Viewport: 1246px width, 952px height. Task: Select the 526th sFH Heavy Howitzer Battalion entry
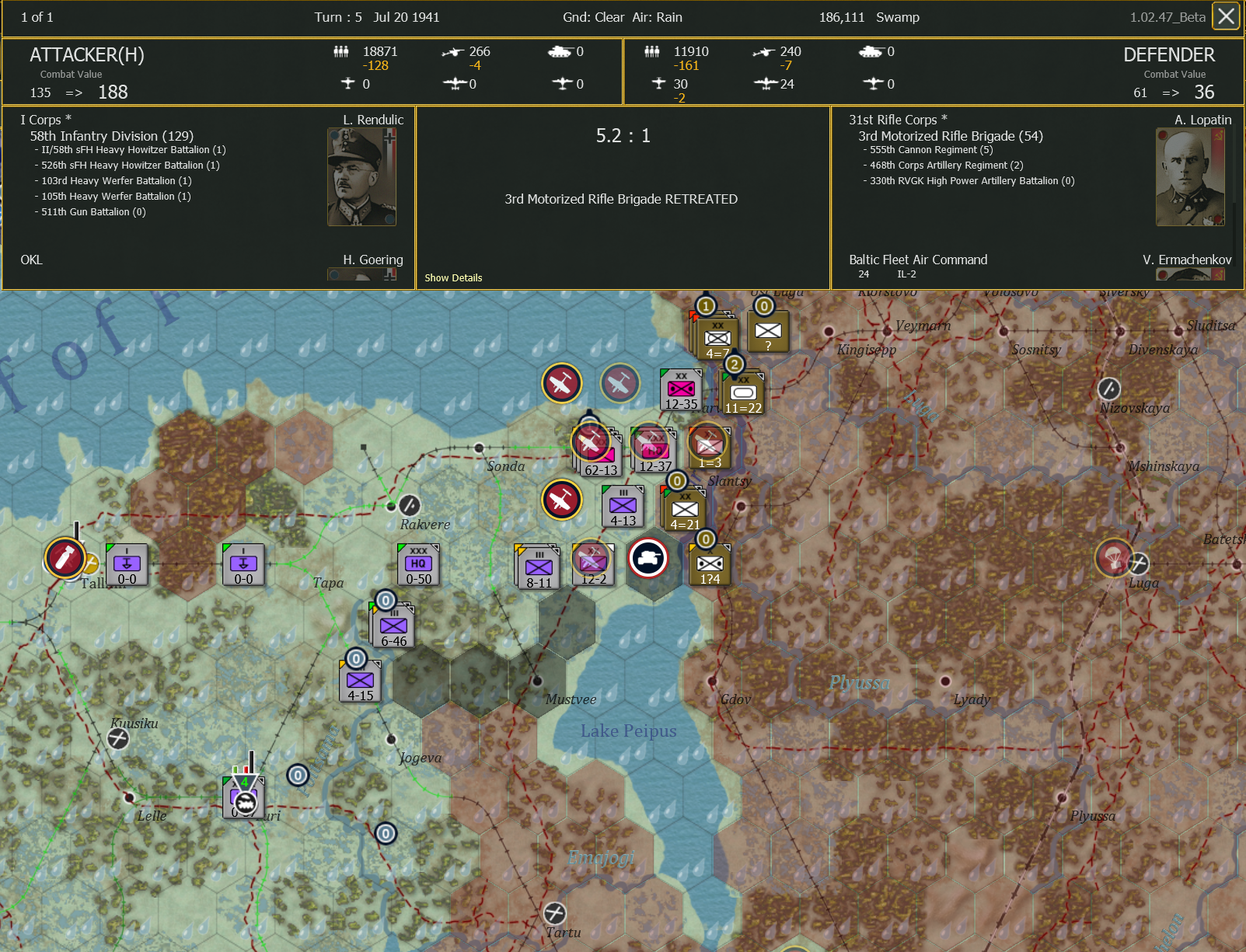pyautogui.click(x=127, y=165)
